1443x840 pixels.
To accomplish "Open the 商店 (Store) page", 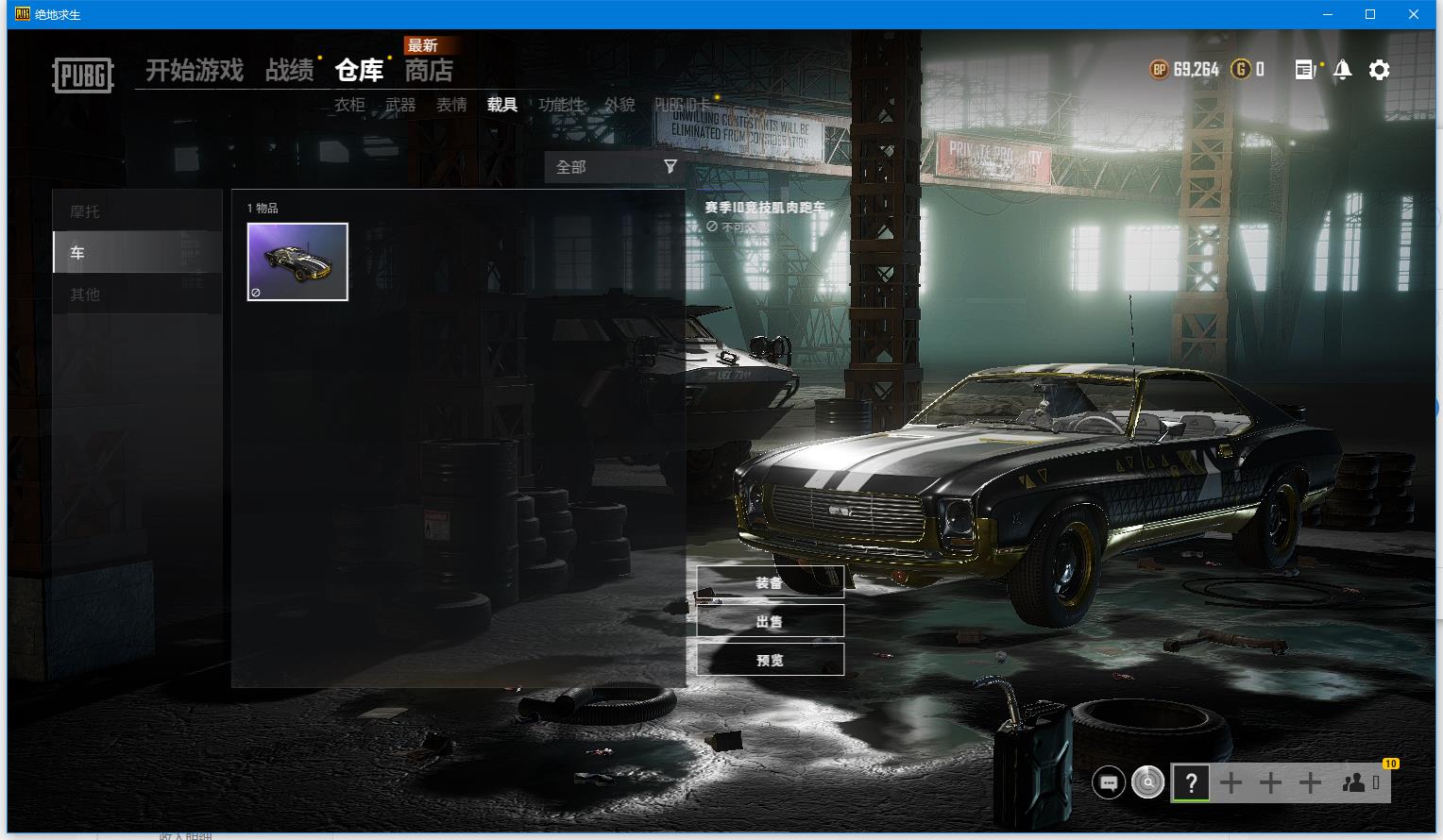I will [x=429, y=71].
